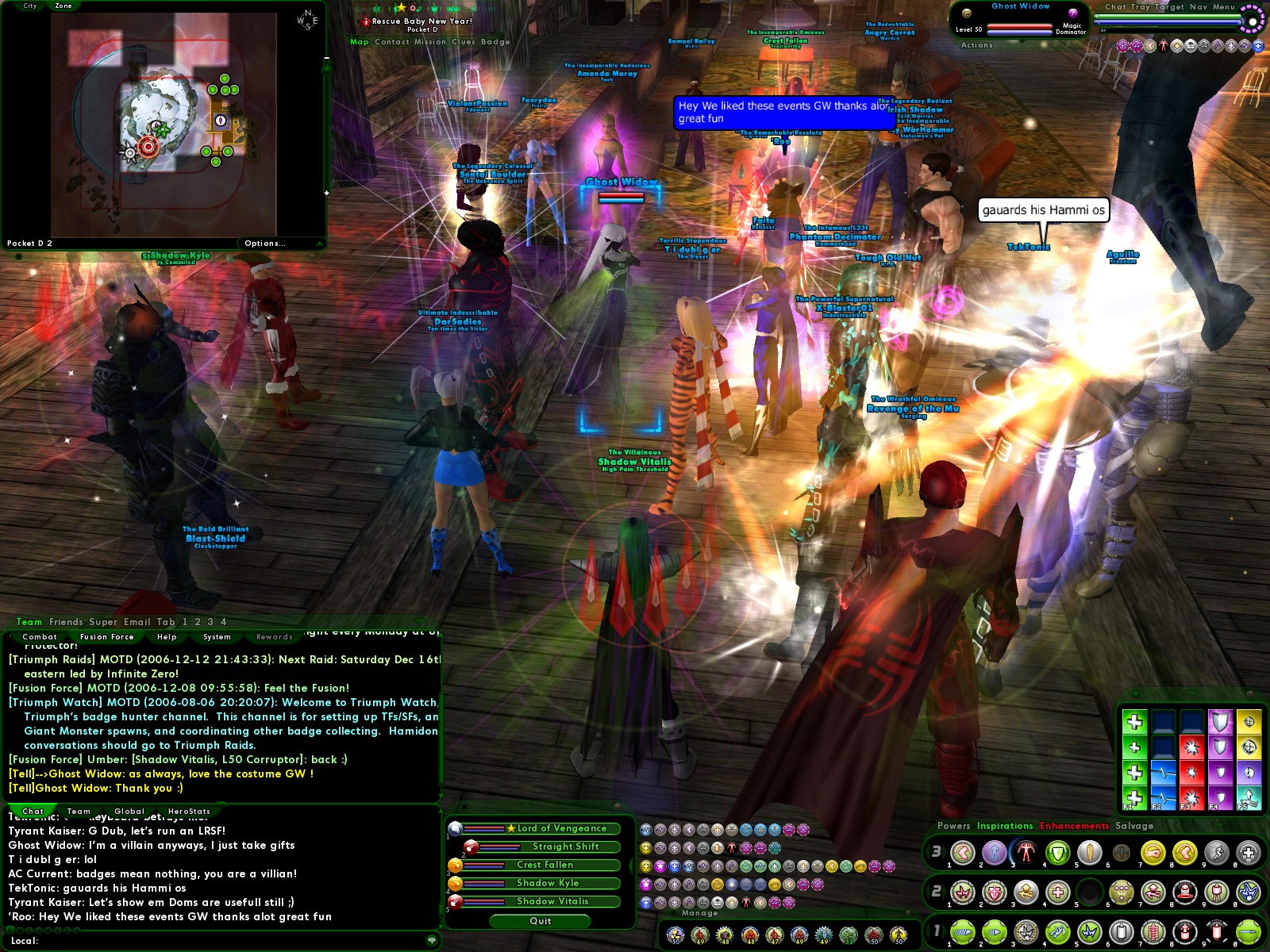Screen dimensions: 1270x952
Task: Select the blue cross icon in the top-right tray
Action: [1258, 46]
